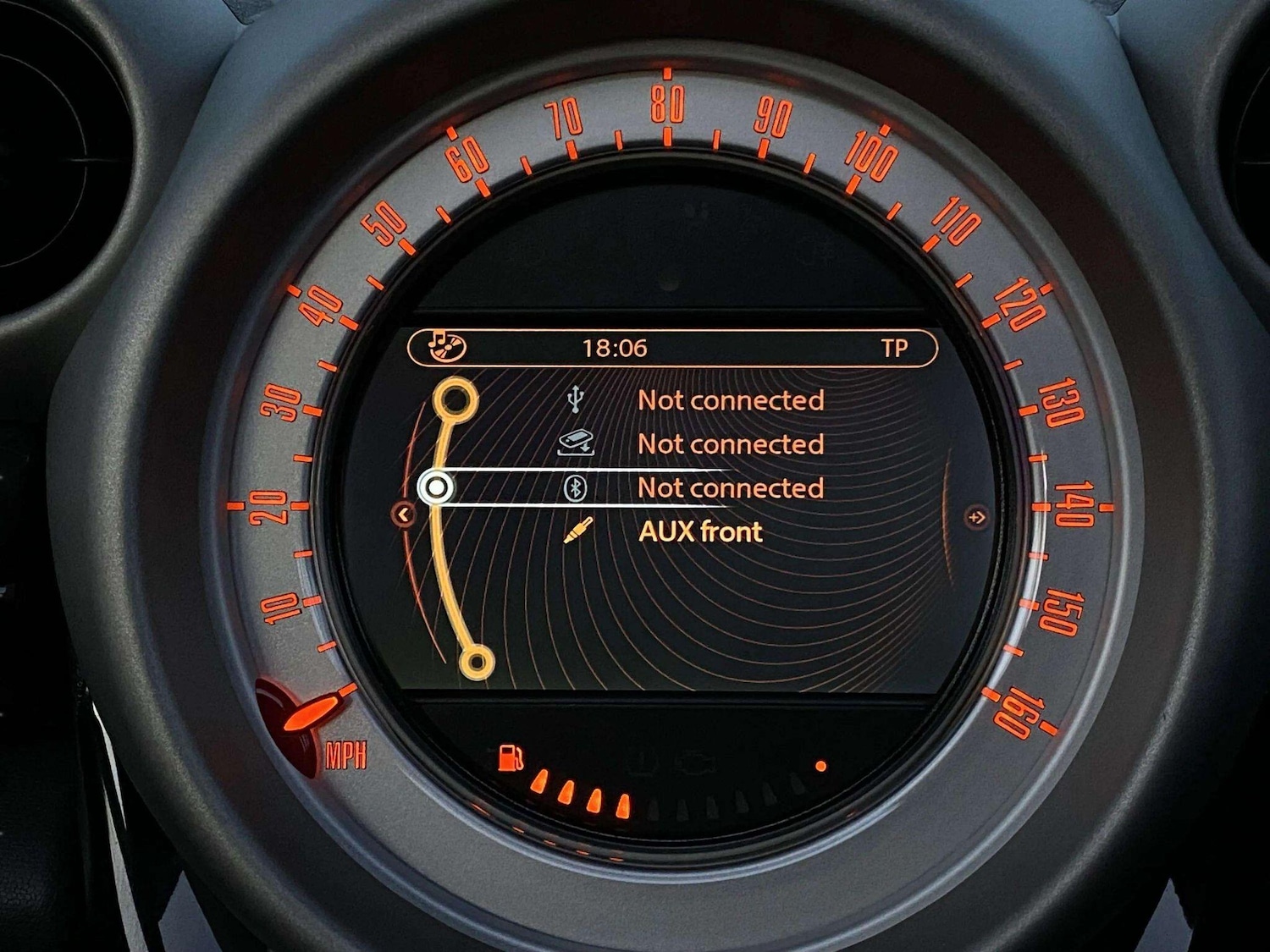Choose the USB source row
Viewport: 1270px width, 952px height.
point(729,399)
